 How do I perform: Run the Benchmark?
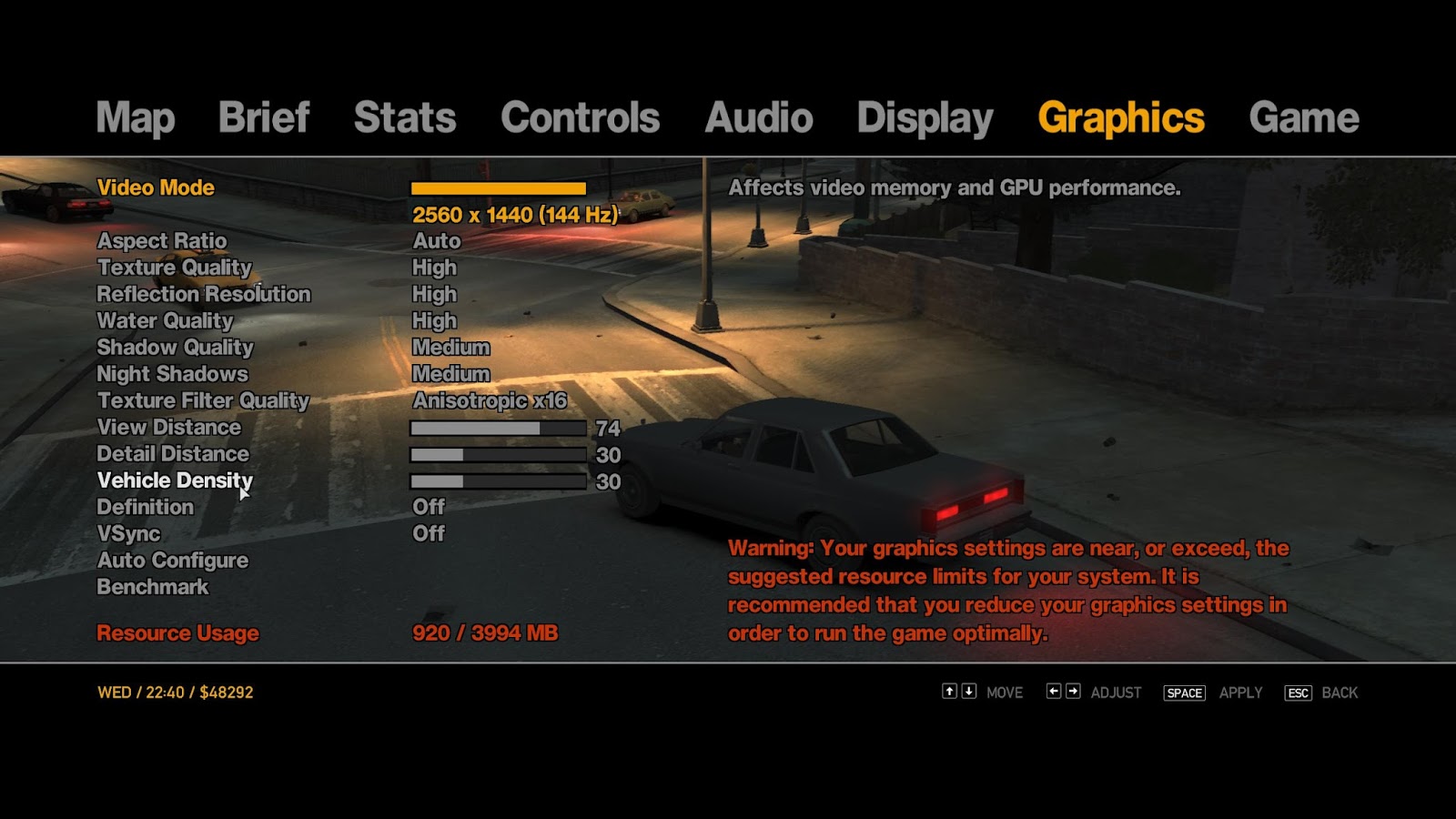pos(153,587)
